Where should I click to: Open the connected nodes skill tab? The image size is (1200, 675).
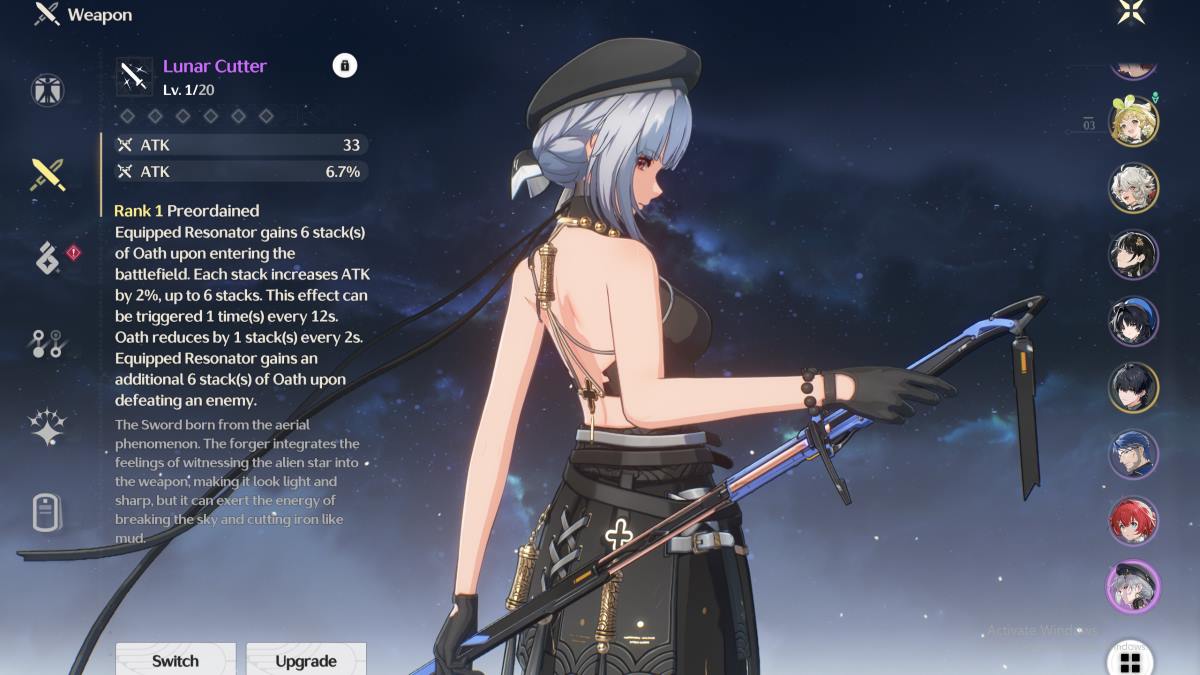47,343
